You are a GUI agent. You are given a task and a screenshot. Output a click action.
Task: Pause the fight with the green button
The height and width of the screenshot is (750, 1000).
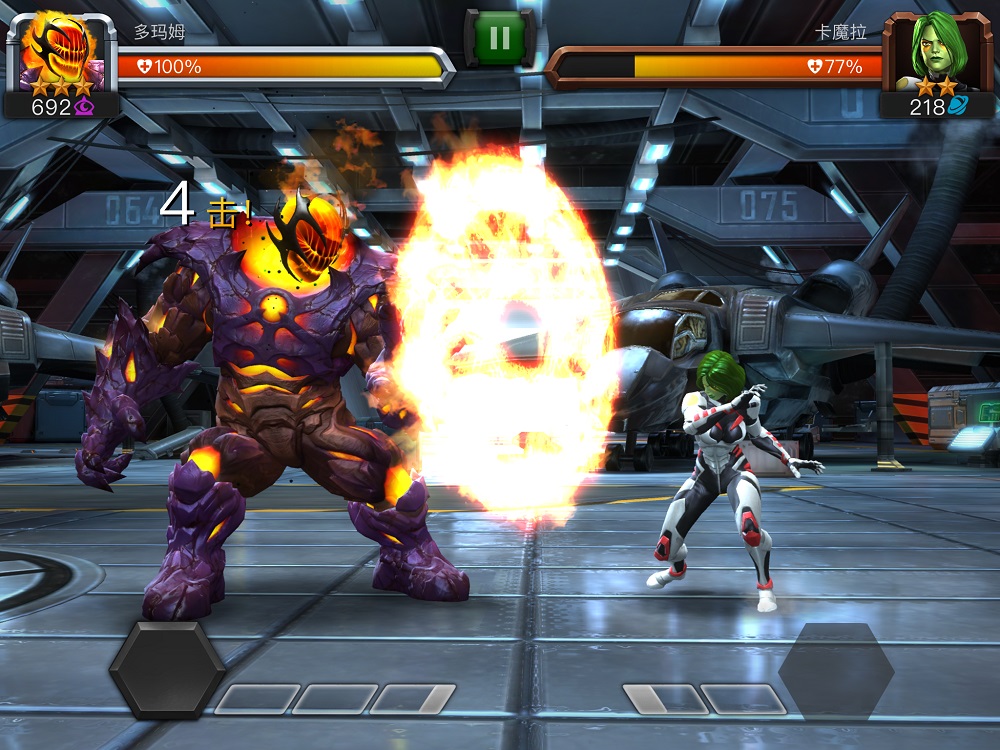tap(499, 39)
